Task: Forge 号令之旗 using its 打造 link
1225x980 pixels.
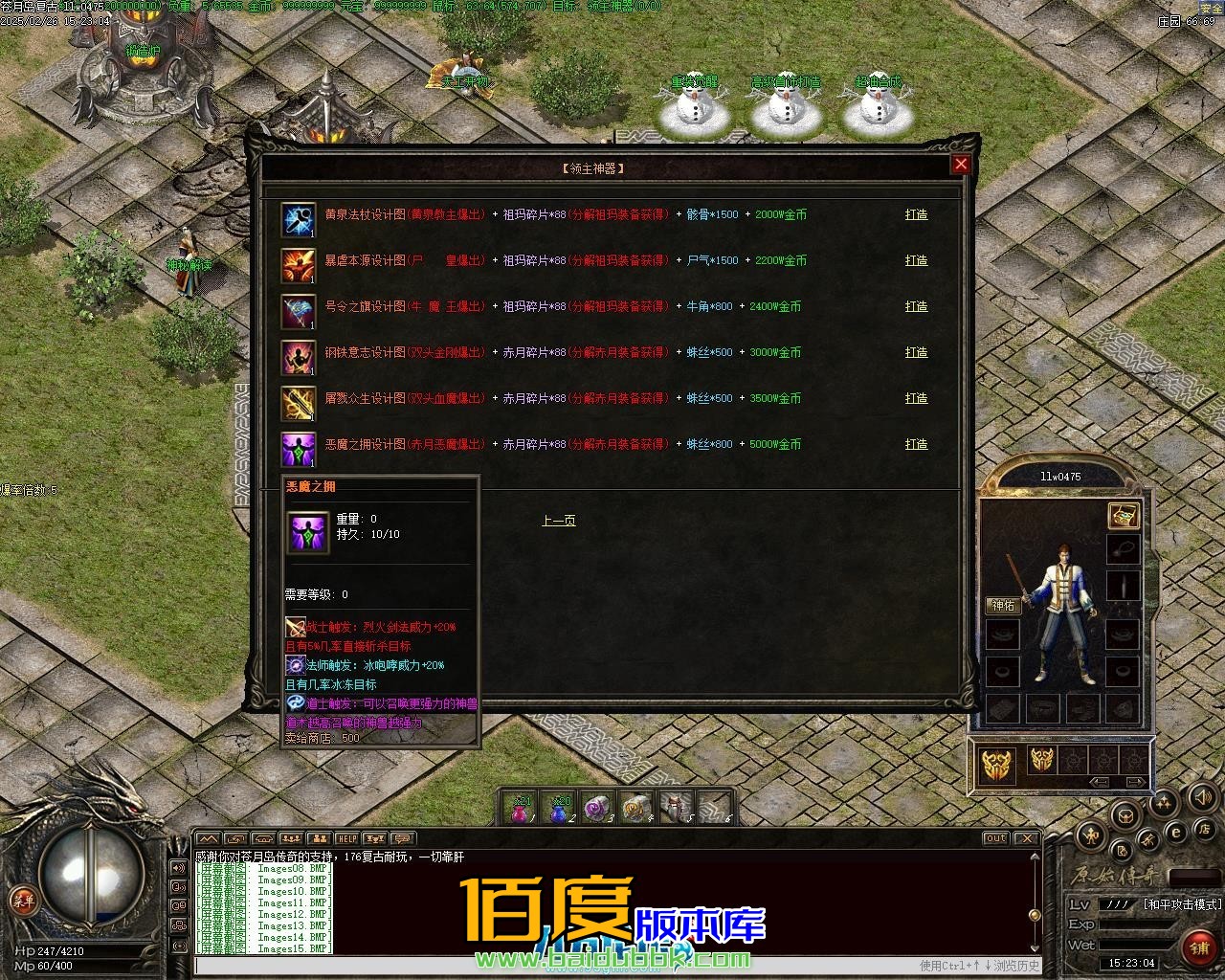Action: click(916, 306)
